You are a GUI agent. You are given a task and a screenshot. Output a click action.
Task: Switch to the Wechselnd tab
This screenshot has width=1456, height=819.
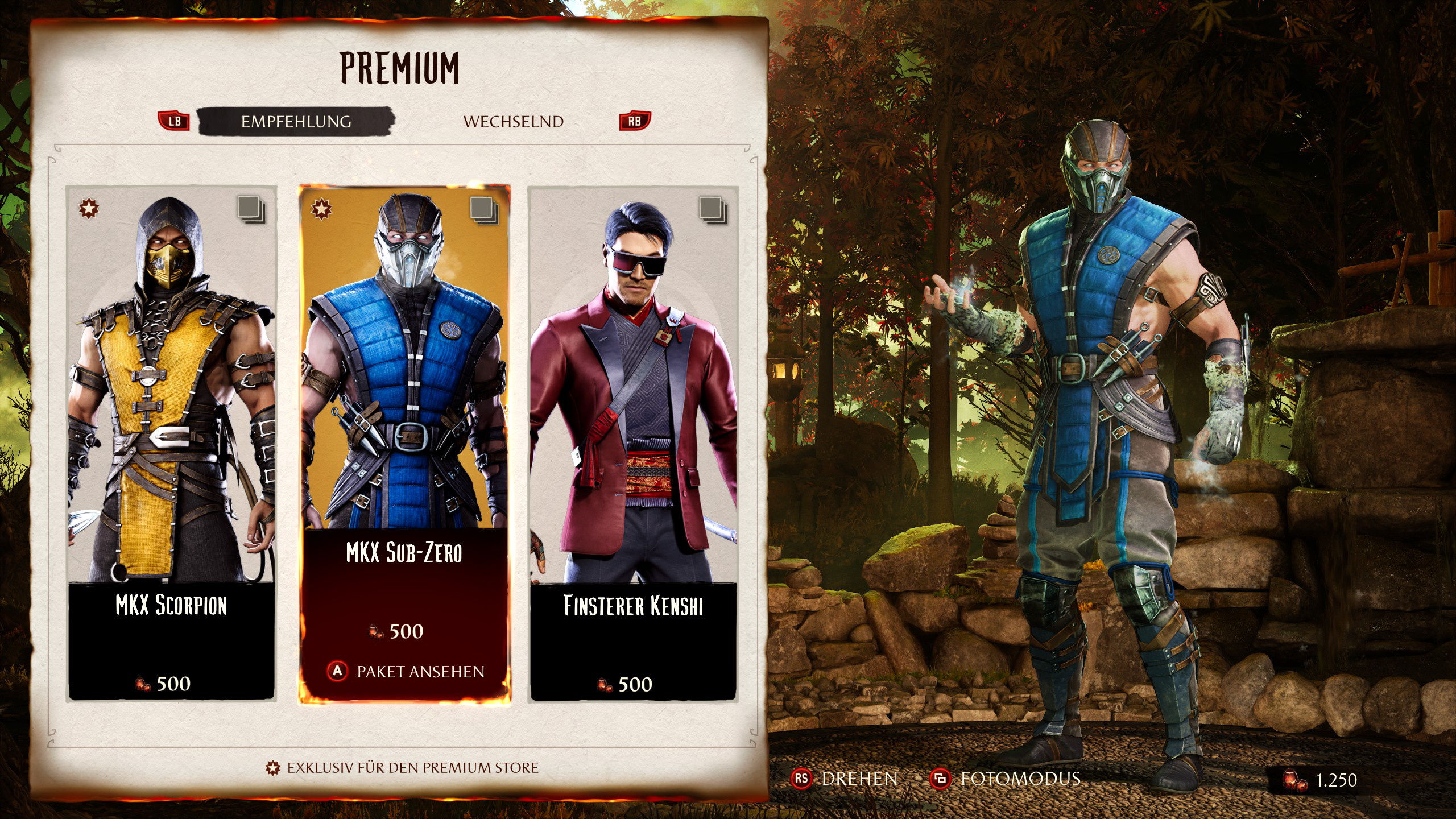[x=513, y=122]
